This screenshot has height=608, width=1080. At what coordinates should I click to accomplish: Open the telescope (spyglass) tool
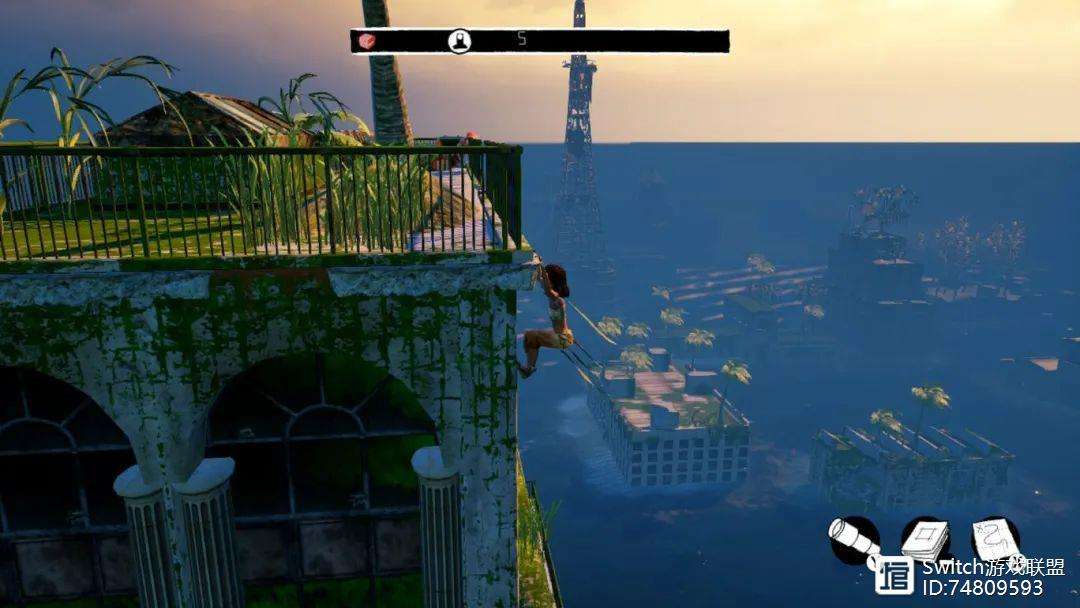click(x=853, y=541)
